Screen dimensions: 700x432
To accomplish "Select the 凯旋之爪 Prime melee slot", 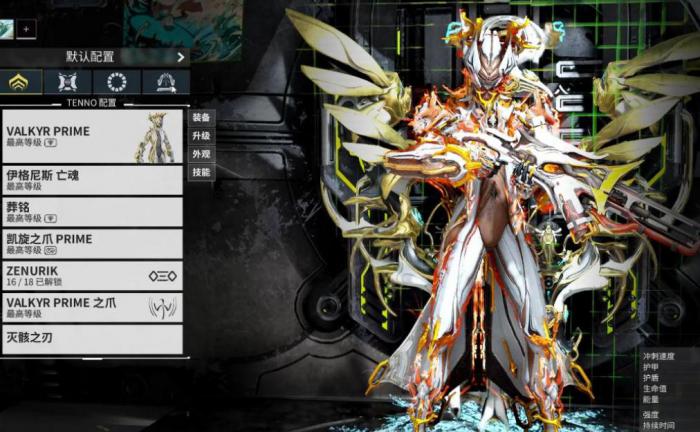I will [92, 244].
